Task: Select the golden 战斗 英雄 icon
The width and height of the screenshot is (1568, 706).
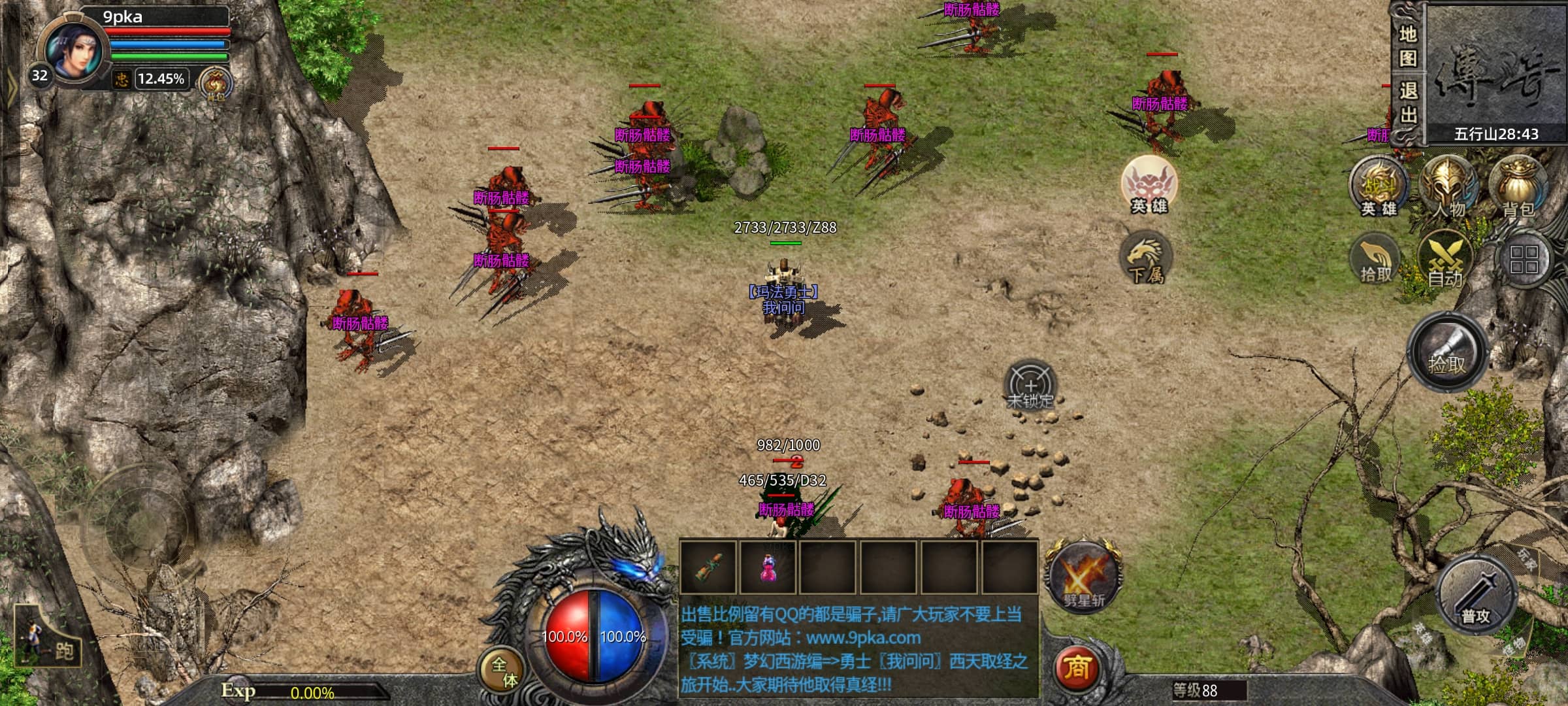Action: click(x=1379, y=187)
